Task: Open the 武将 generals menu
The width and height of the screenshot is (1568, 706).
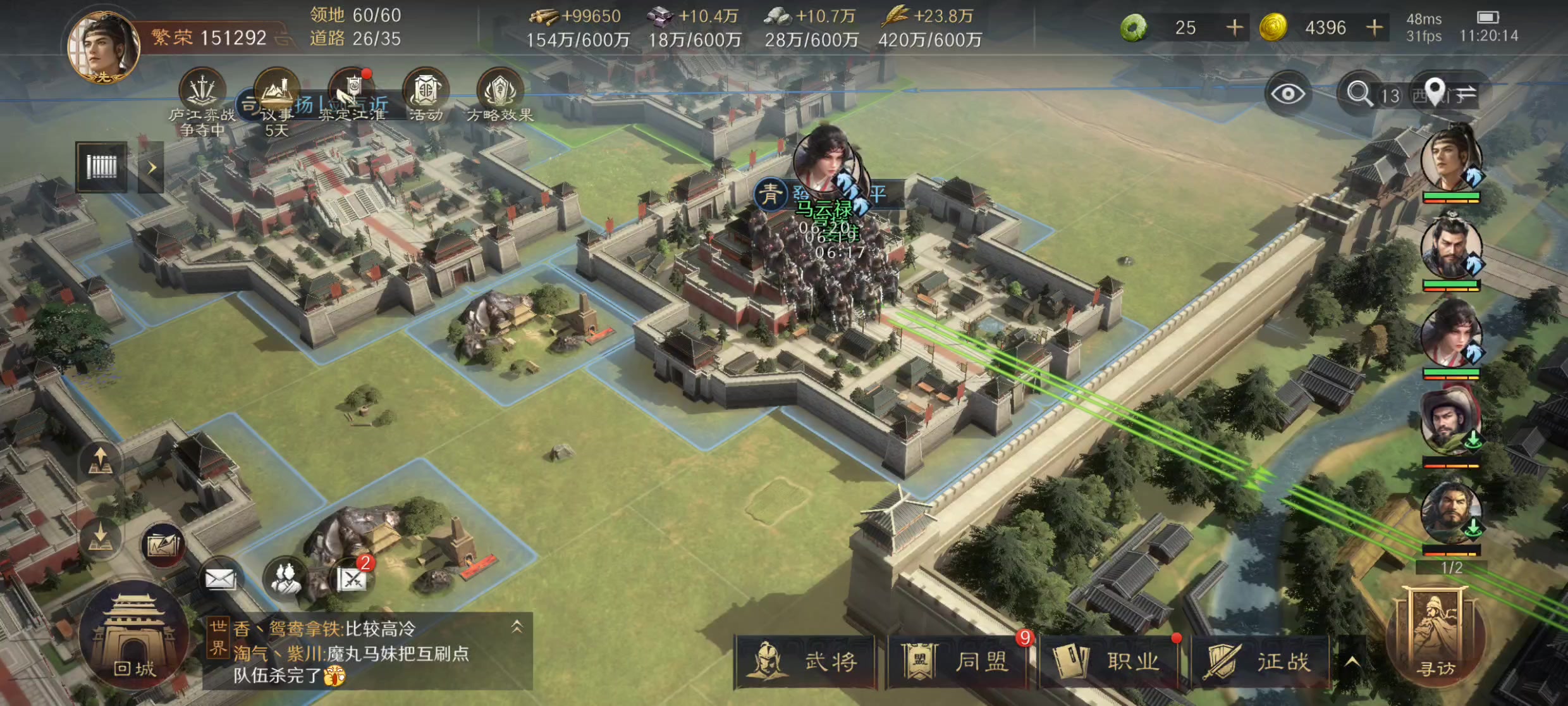Action: coord(804,662)
